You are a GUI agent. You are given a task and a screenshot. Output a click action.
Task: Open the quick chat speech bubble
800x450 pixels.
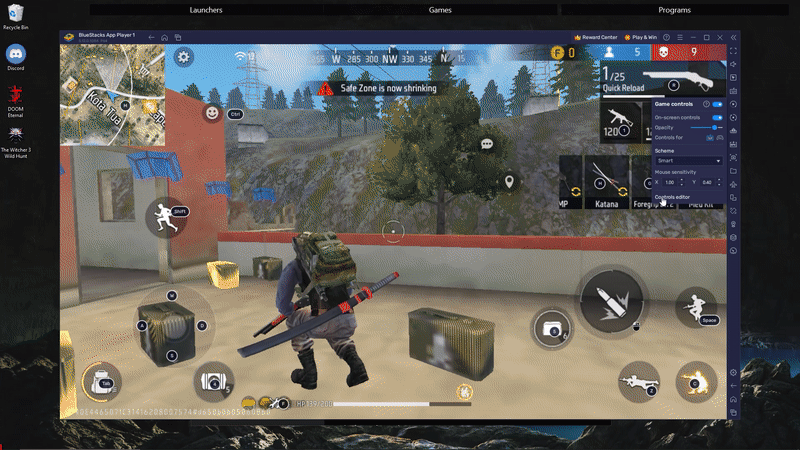tap(487, 144)
